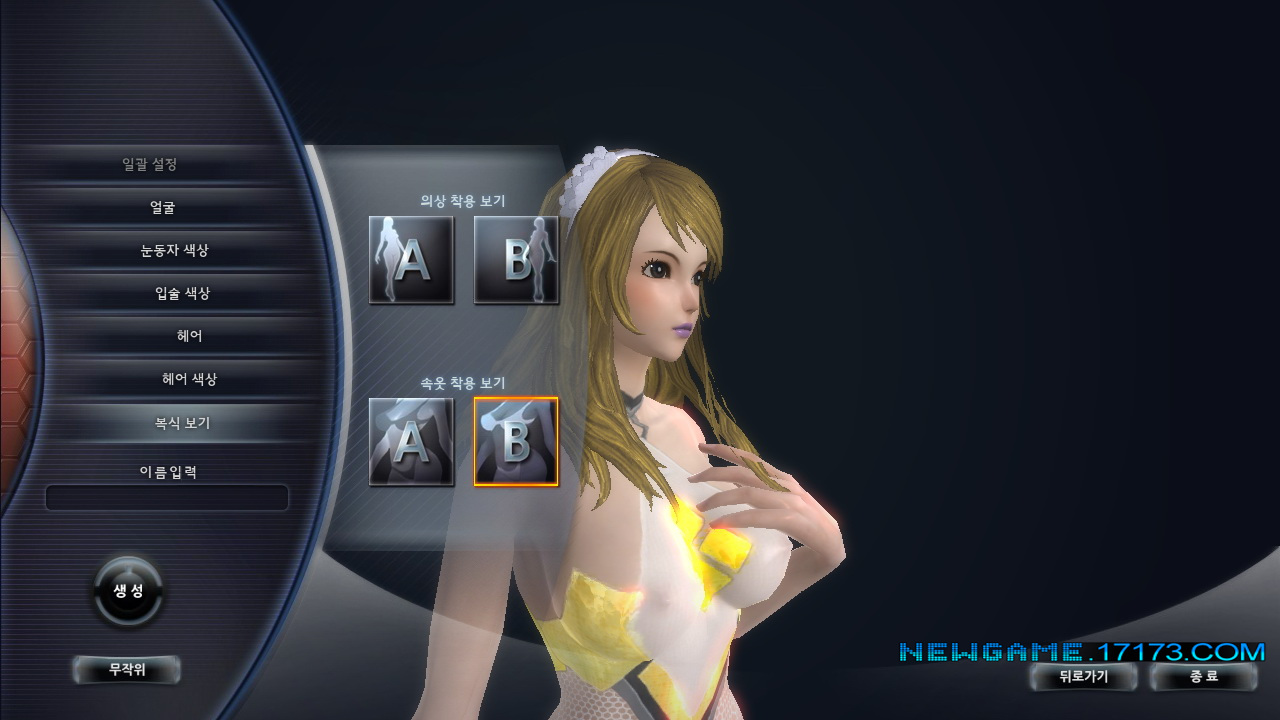This screenshot has height=720, width=1280.
Task: Select the 헤어 hairstyle entry
Action: (189, 337)
